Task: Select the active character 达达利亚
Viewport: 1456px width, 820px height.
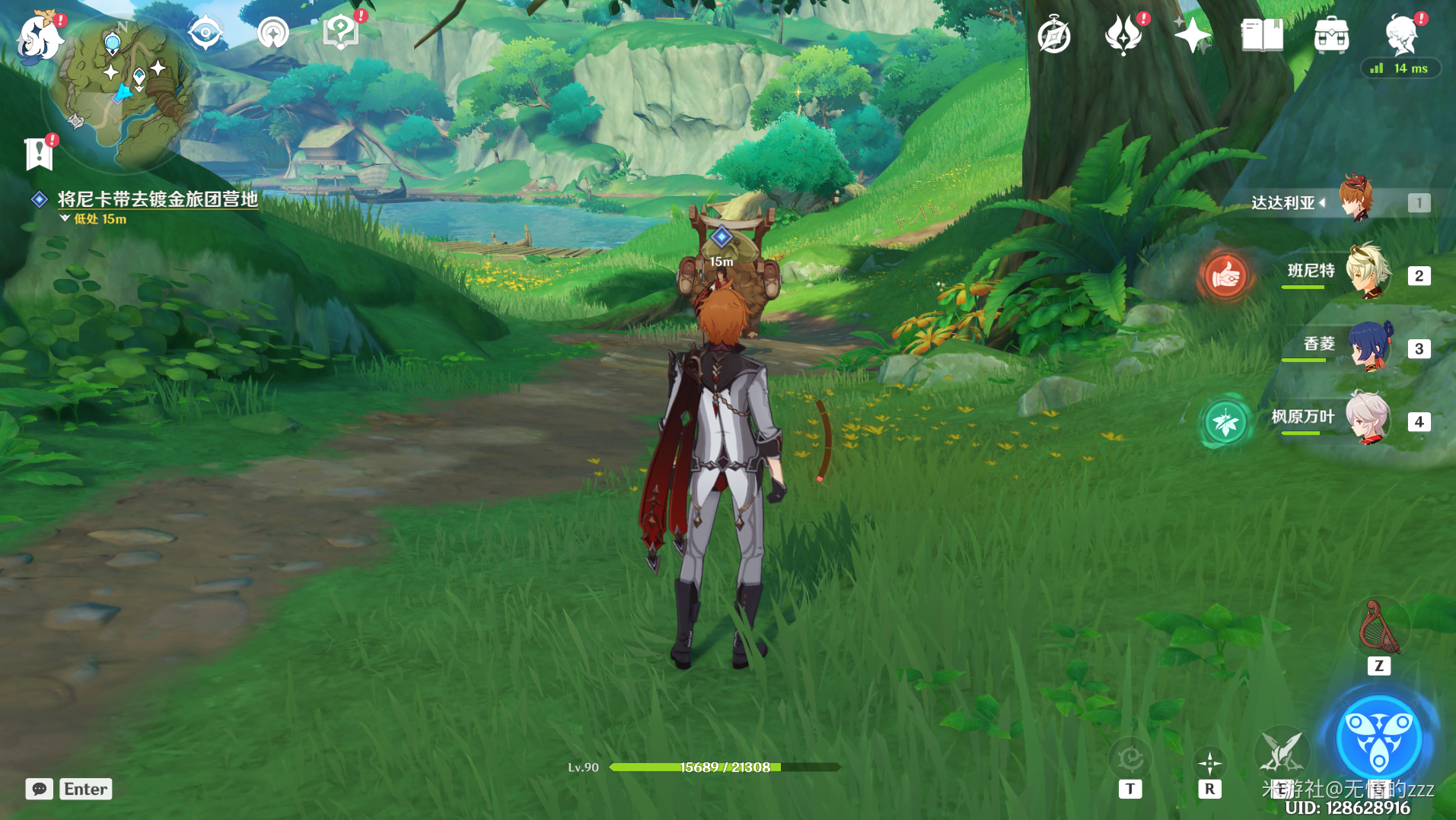Action: 1356,200
